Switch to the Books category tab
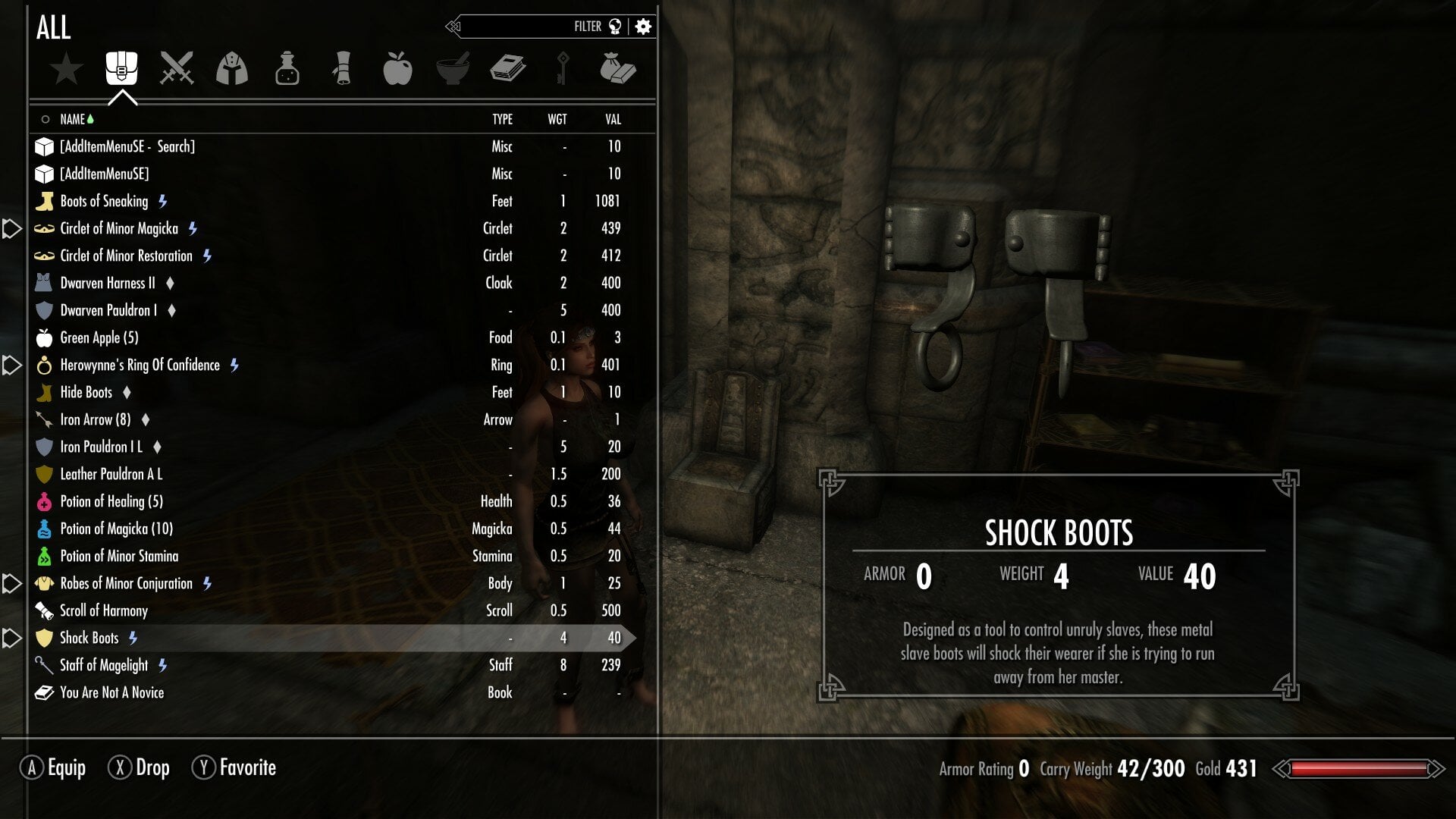Viewport: 1456px width, 819px height. click(x=507, y=69)
